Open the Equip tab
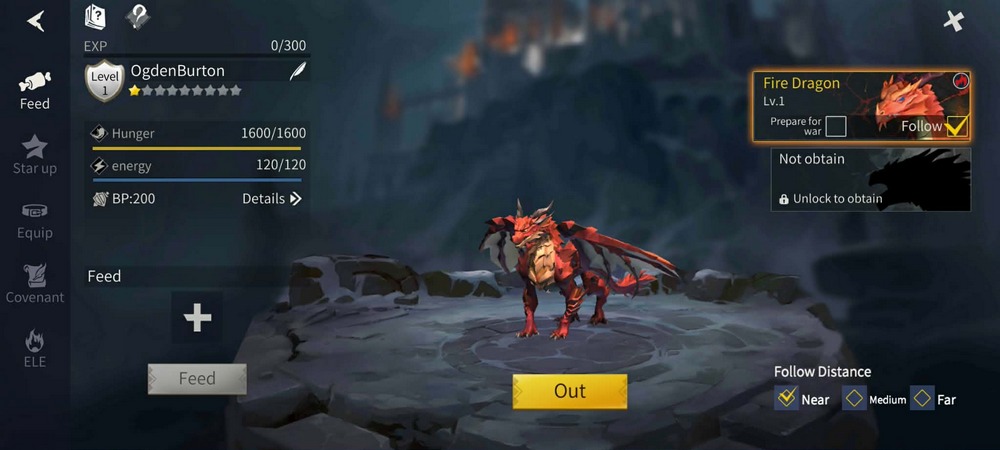Screen dimensions: 1000x450 (x=35, y=219)
